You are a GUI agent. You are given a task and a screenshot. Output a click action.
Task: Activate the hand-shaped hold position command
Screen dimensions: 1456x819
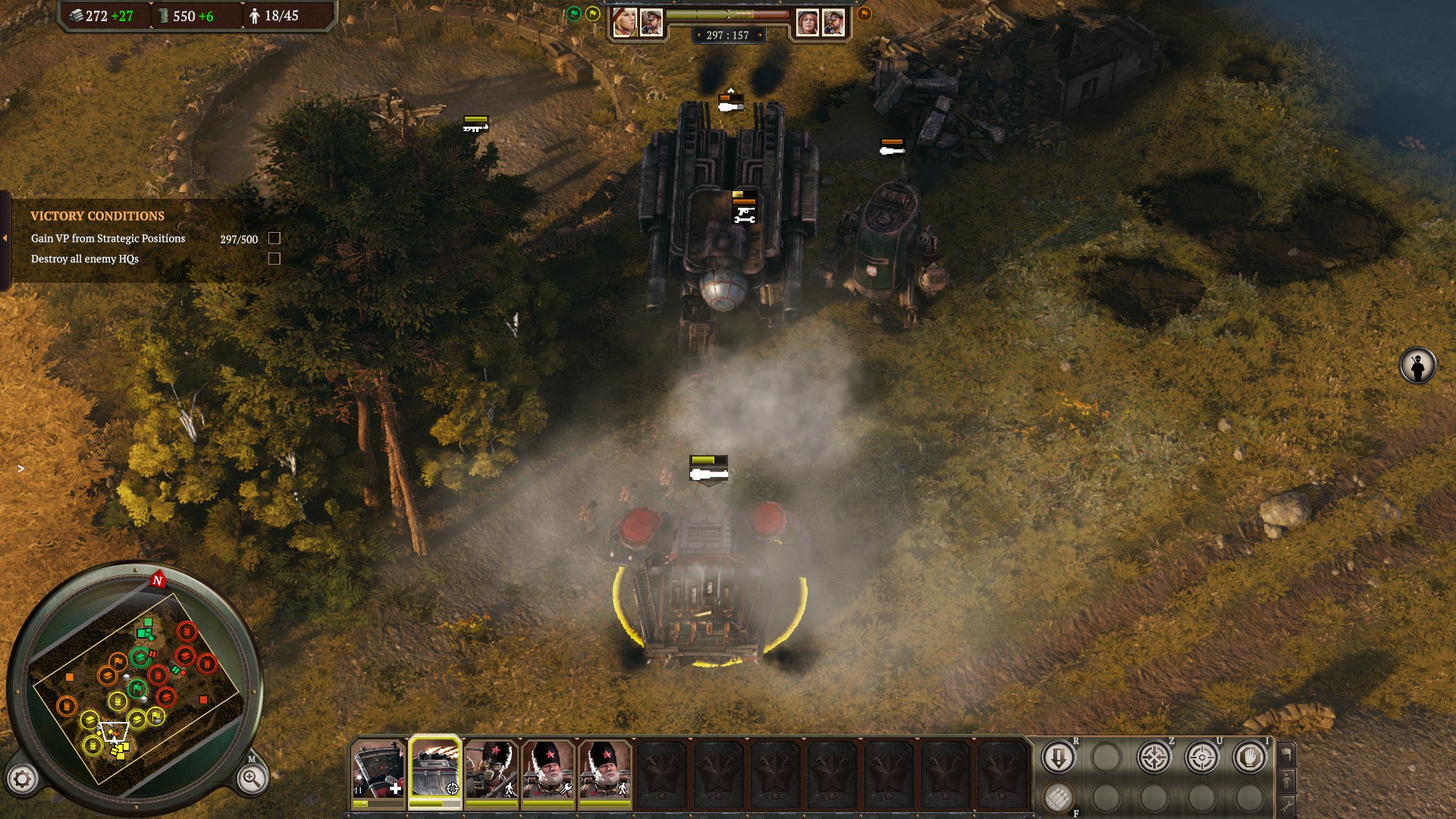click(1249, 757)
